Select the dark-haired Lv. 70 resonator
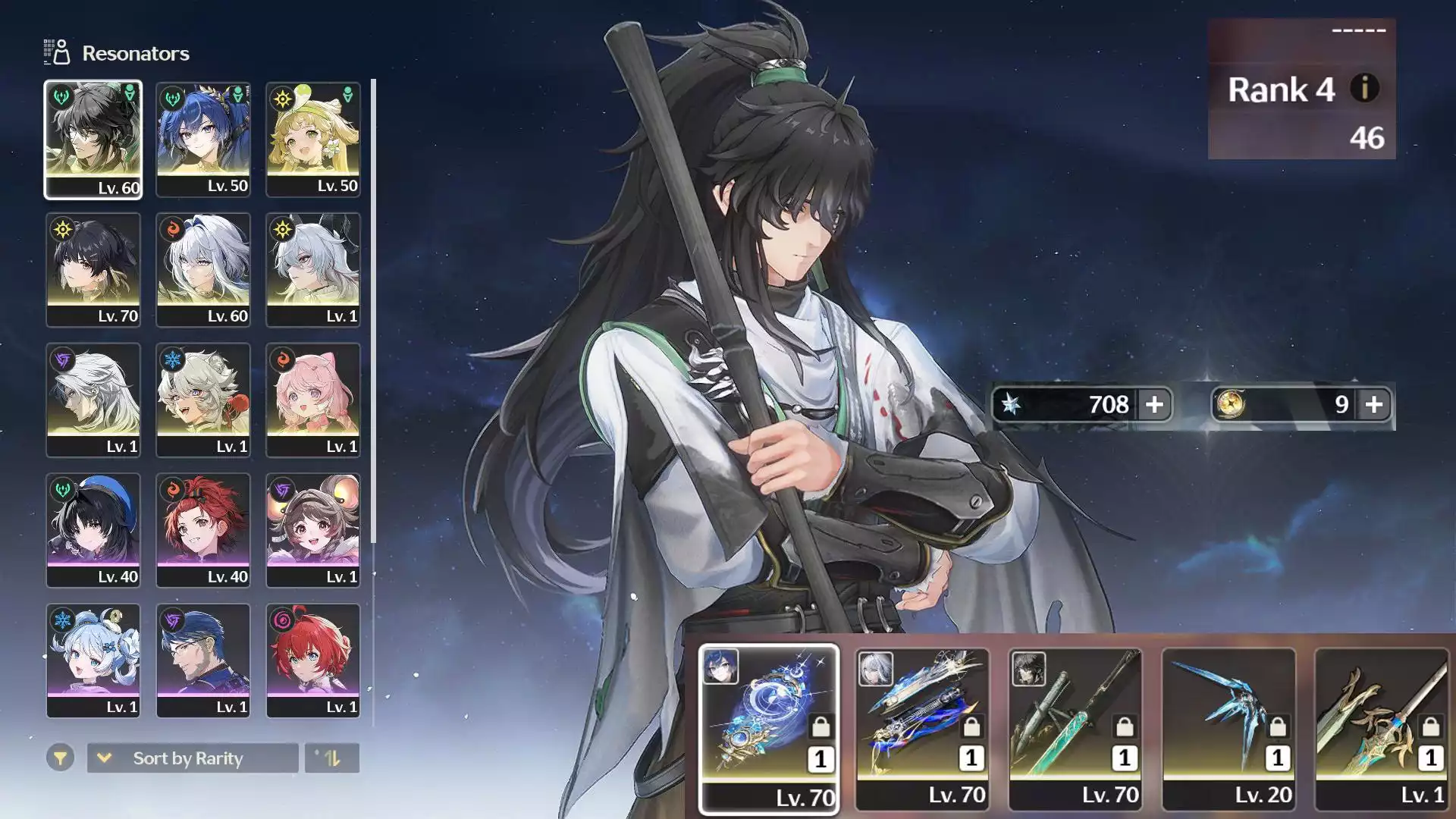This screenshot has width=1456, height=819. pos(93,270)
